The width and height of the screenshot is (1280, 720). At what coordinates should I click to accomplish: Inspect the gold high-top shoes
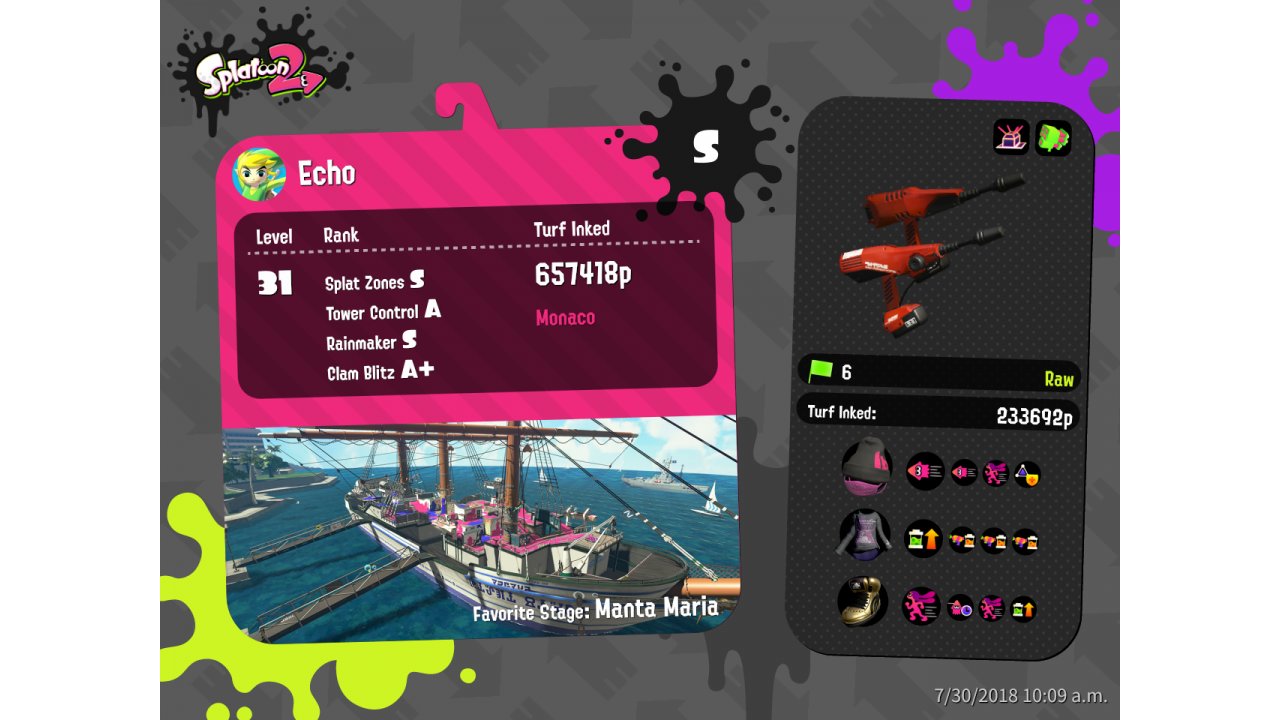pos(862,603)
